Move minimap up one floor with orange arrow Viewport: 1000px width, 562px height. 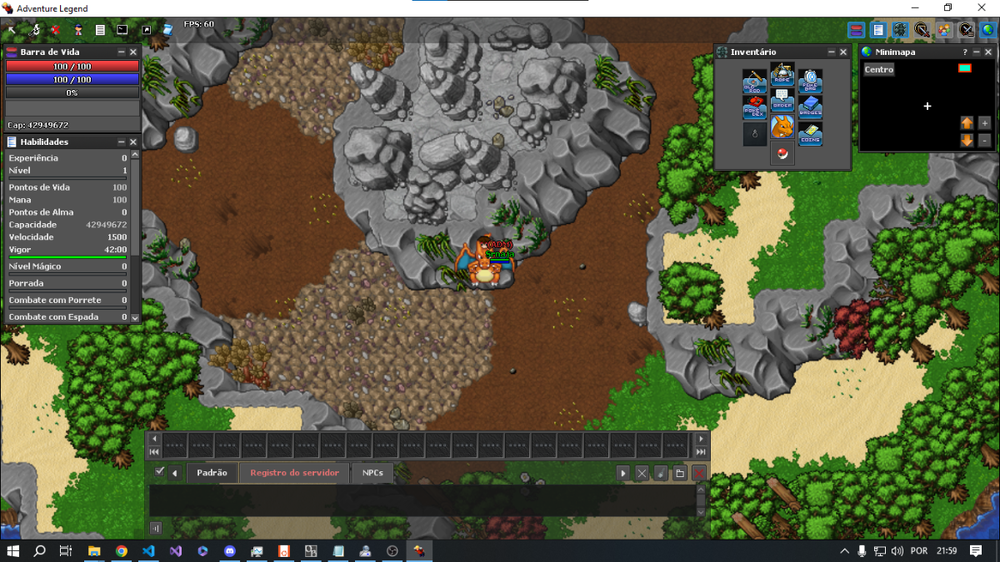[x=967, y=123]
